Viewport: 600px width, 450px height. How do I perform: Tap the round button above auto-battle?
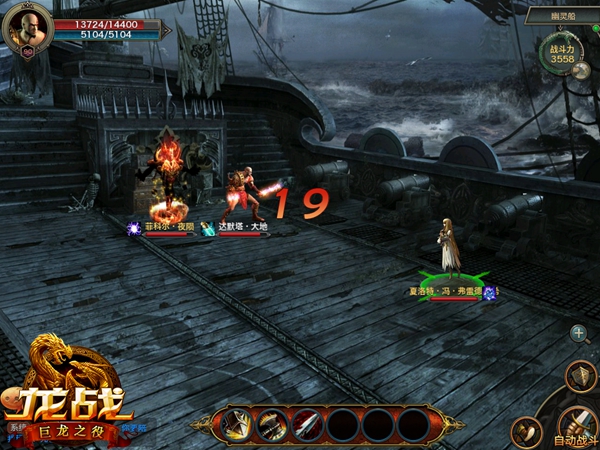[x=580, y=376]
